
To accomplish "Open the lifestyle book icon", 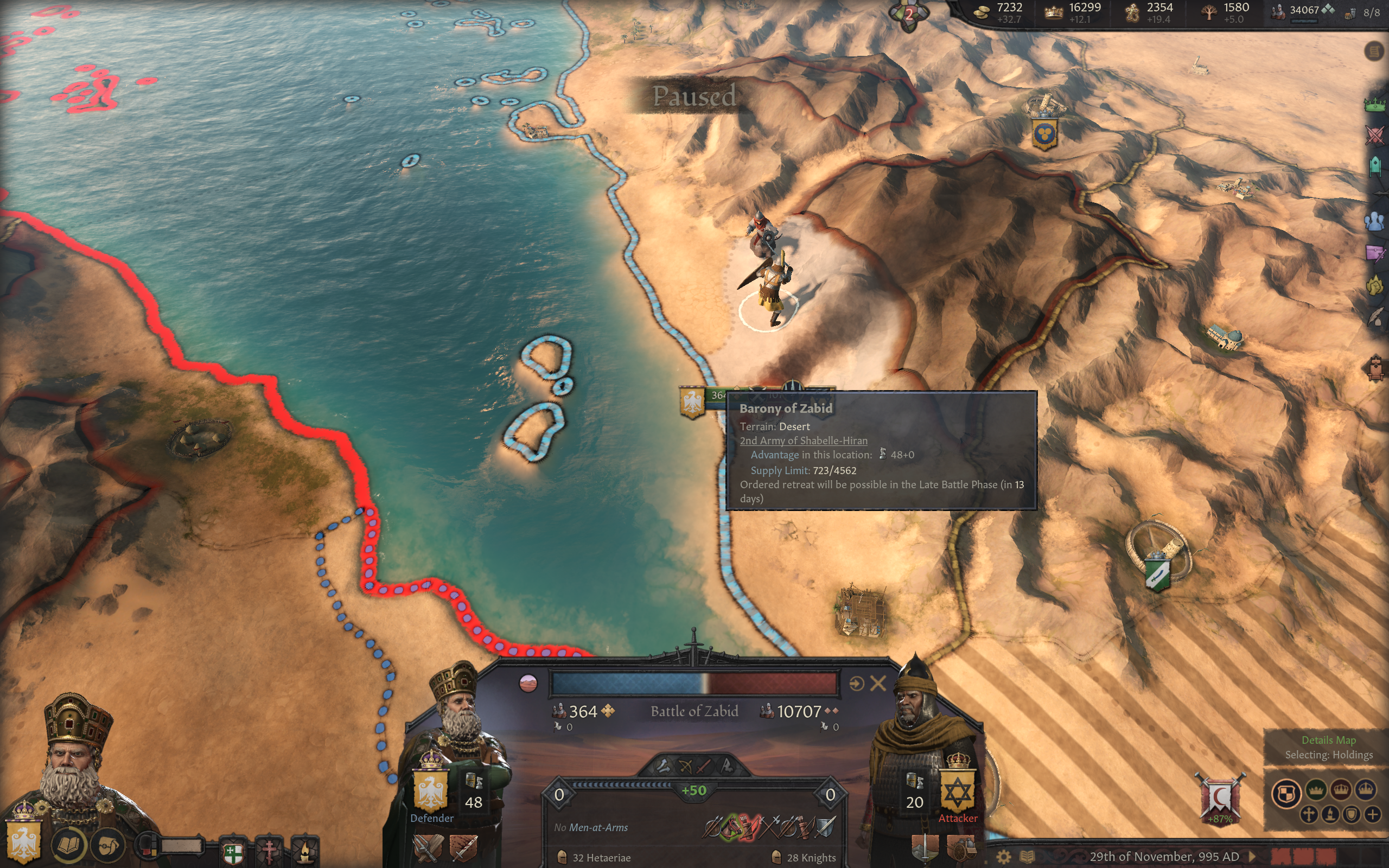I will (69, 845).
